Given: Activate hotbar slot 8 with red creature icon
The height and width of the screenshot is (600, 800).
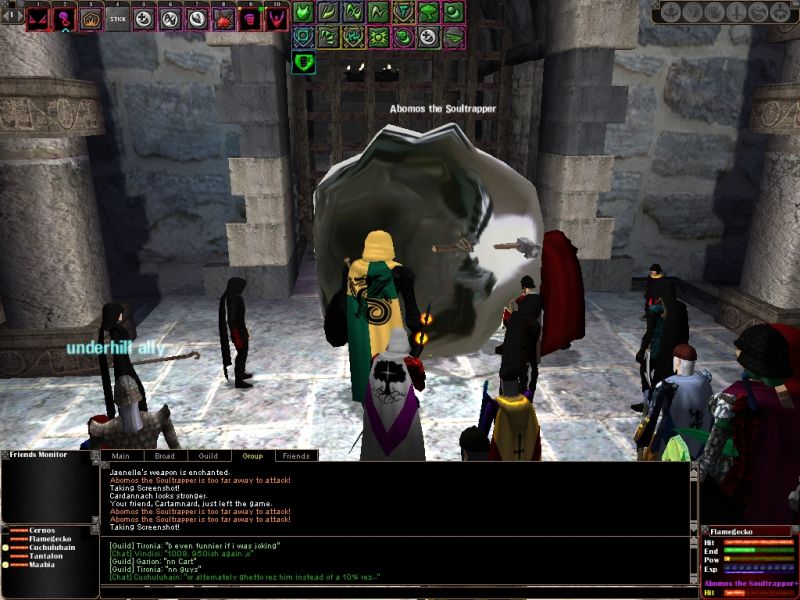Looking at the screenshot, I should (223, 18).
